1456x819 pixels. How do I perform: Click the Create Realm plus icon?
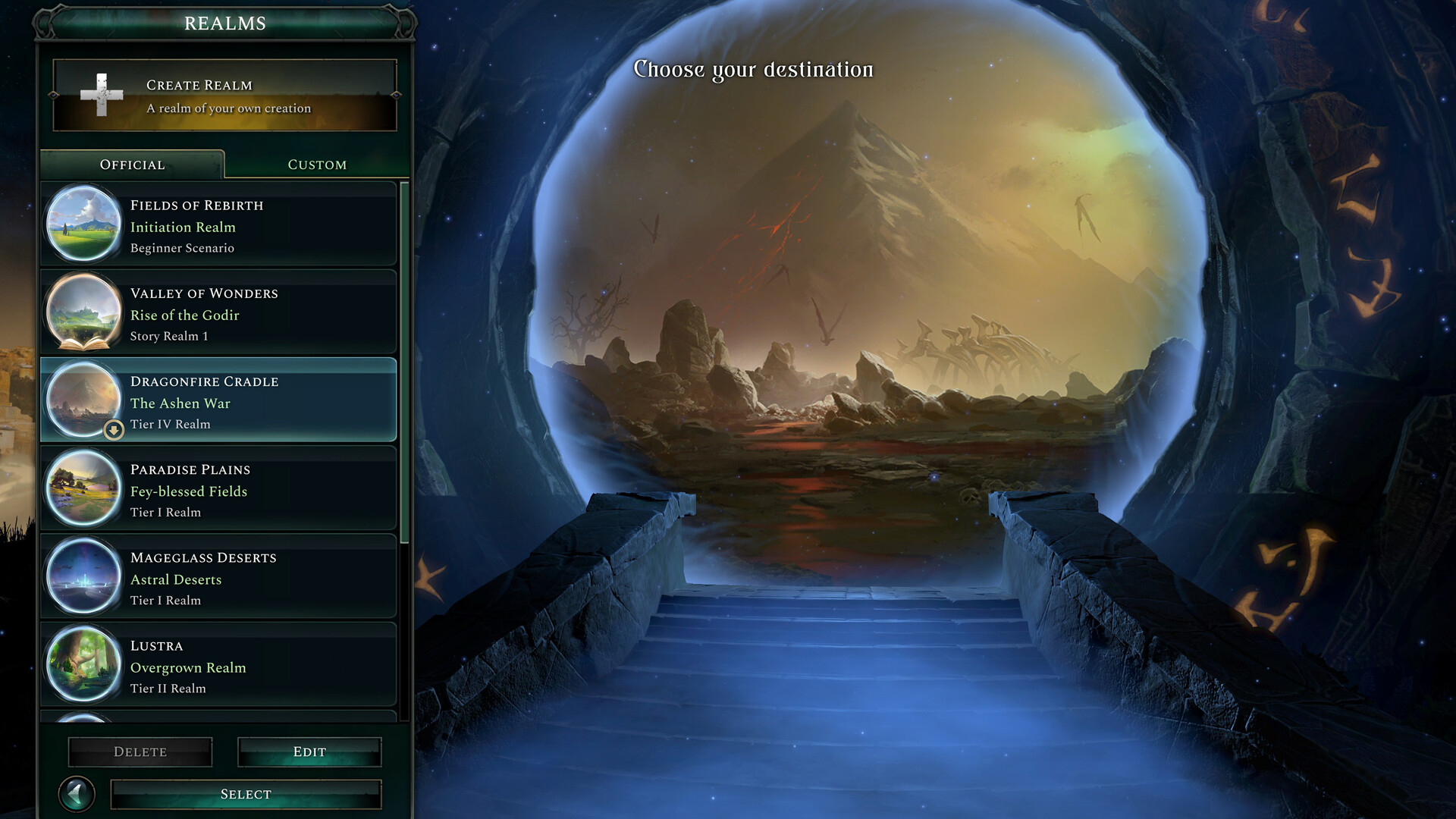pyautogui.click(x=101, y=94)
